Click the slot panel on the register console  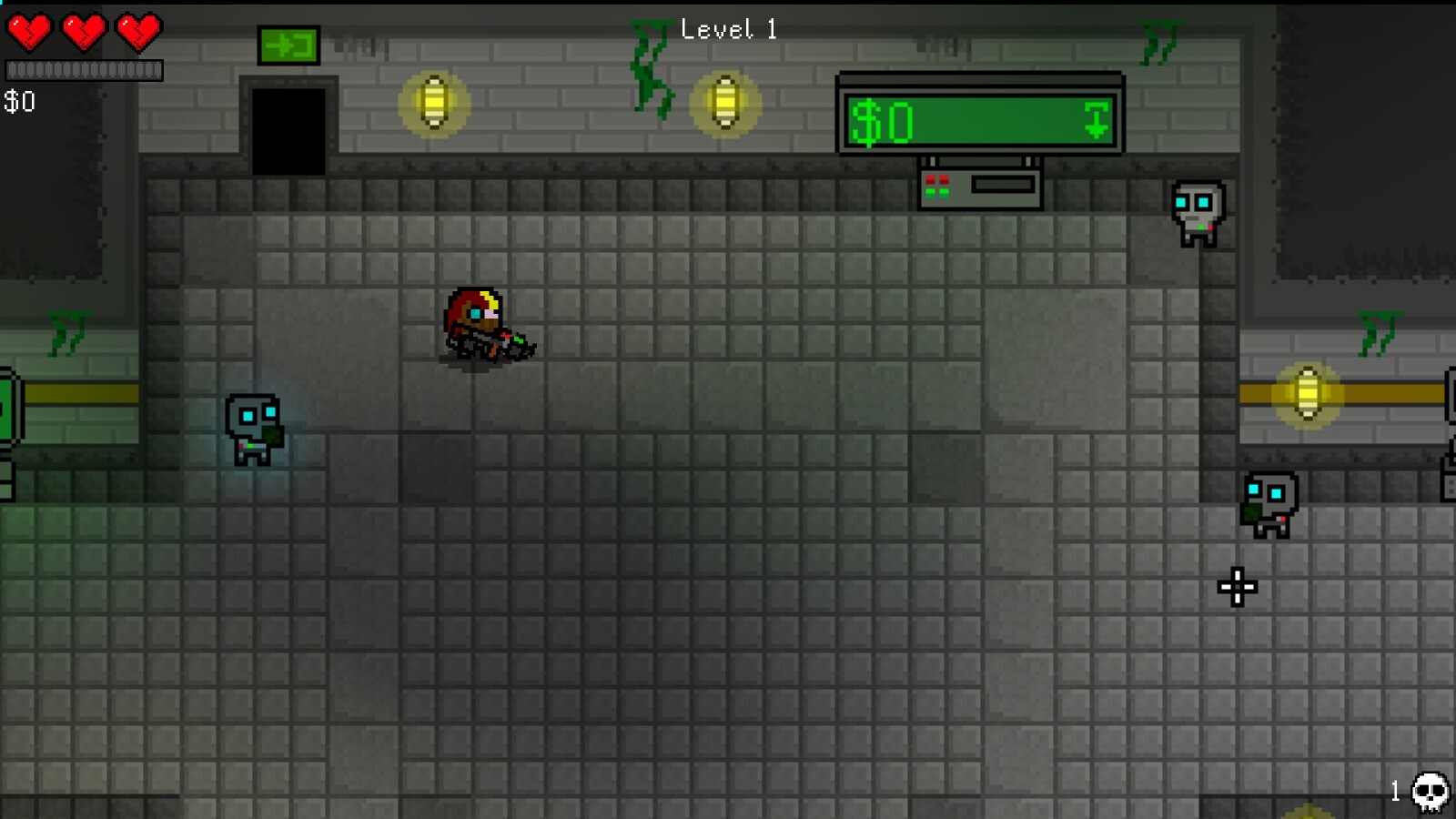click(x=1003, y=183)
